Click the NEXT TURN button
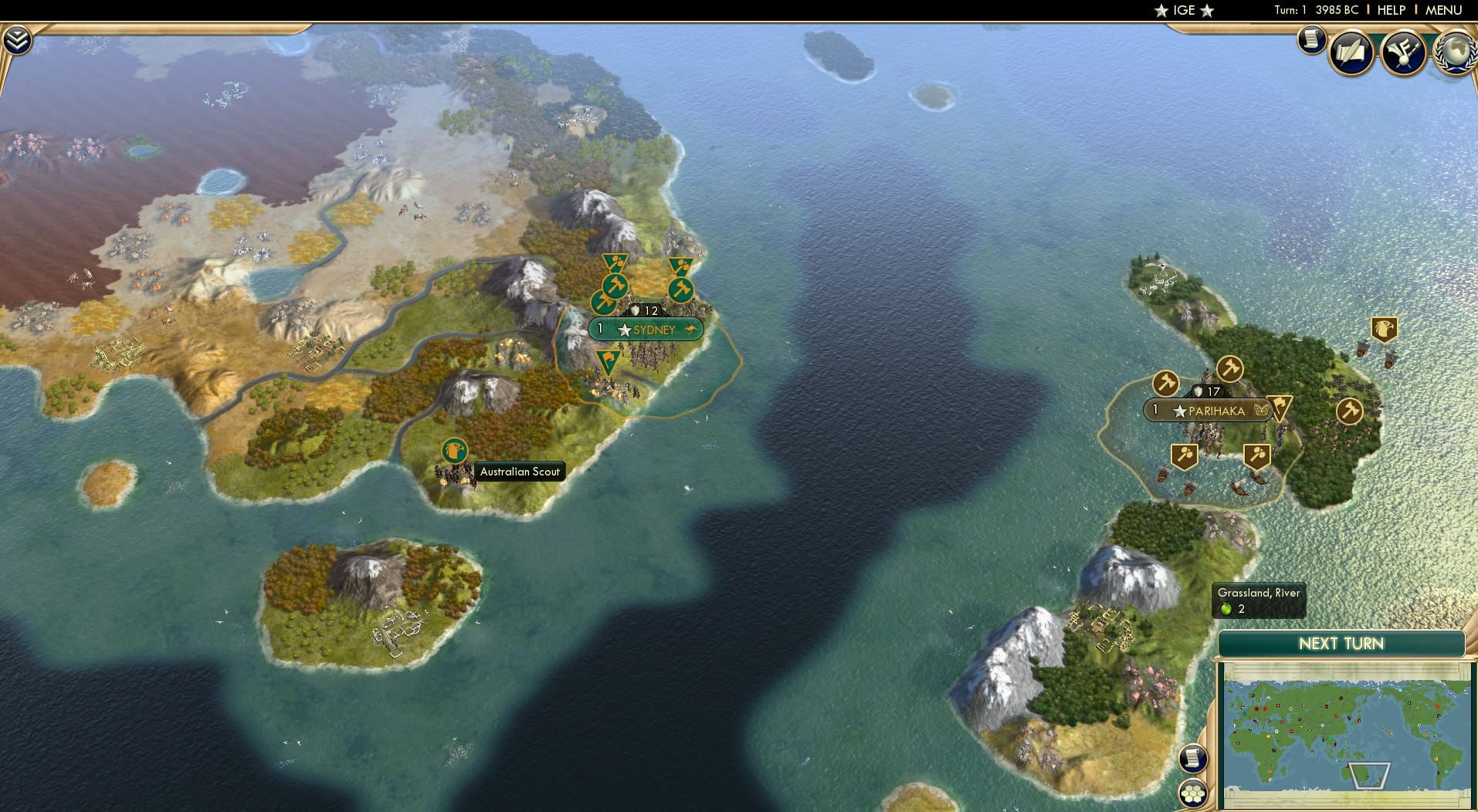 click(1340, 643)
